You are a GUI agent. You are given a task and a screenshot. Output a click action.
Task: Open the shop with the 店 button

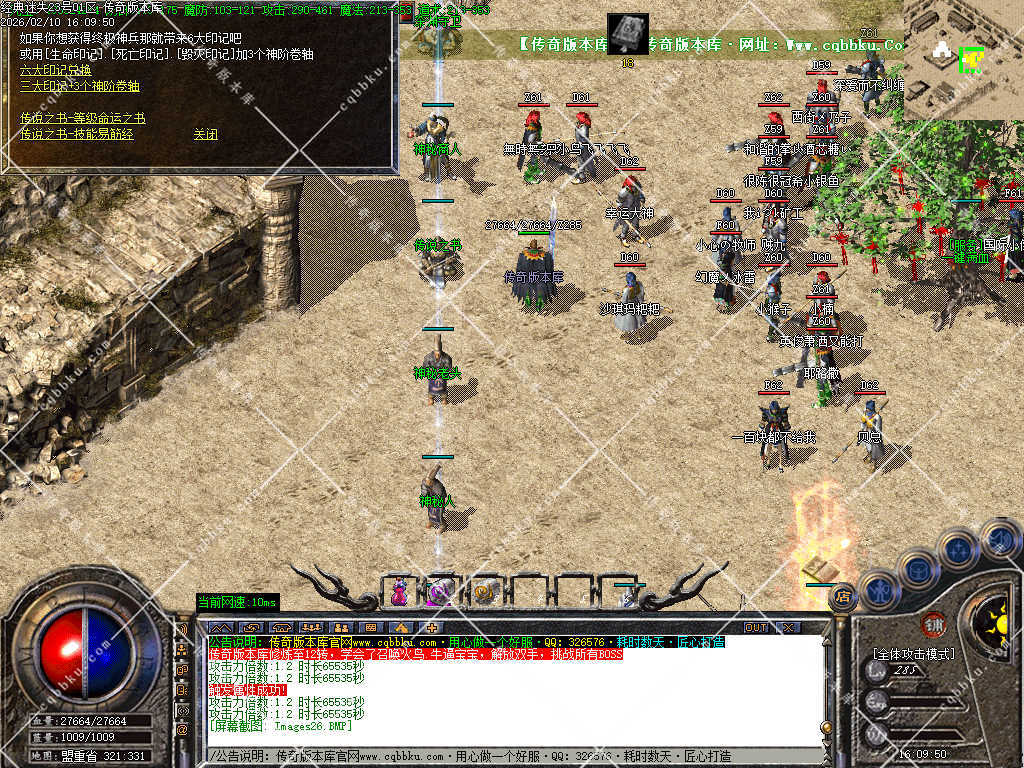tap(843, 594)
